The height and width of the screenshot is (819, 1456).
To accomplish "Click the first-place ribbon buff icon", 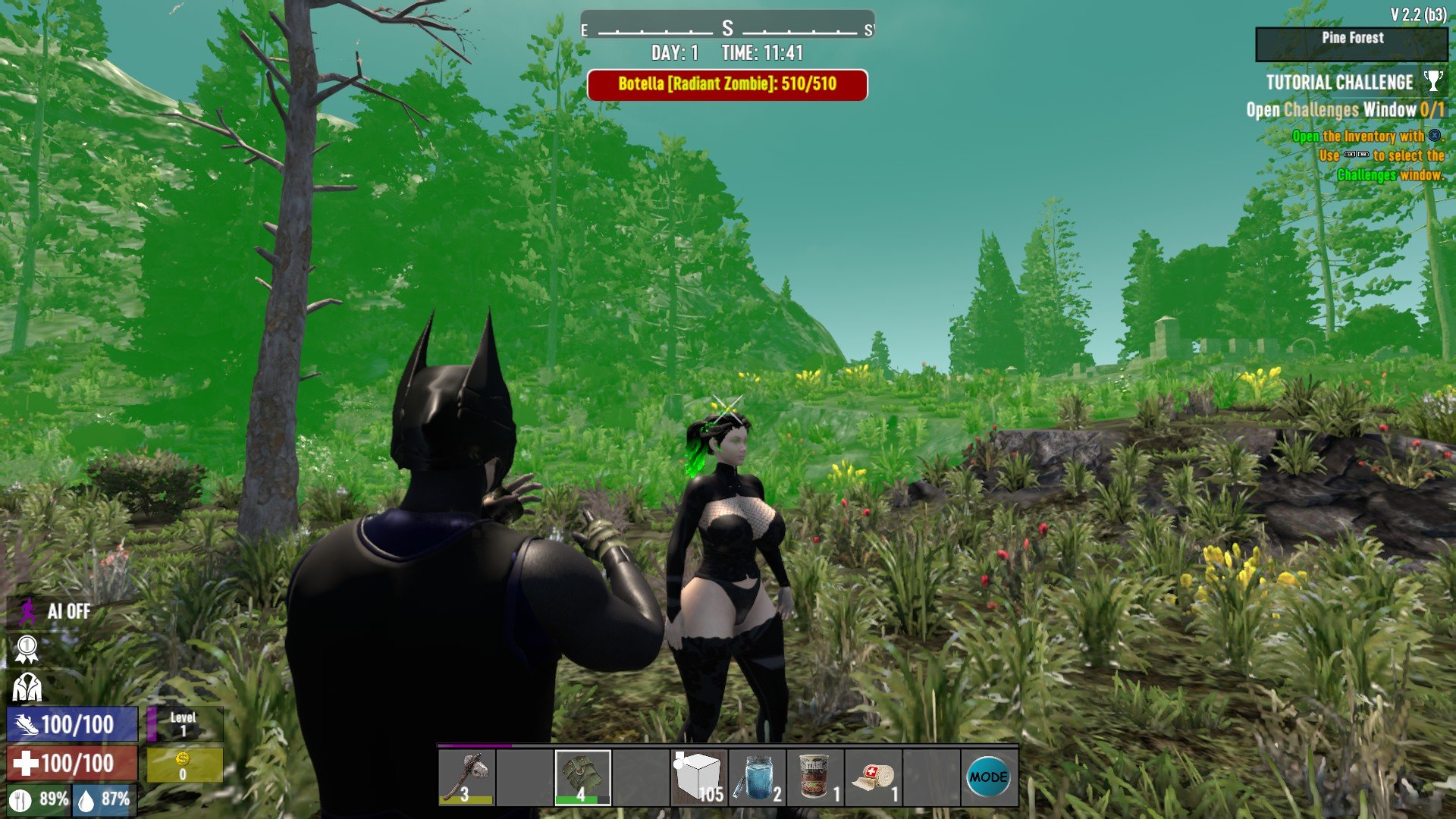I will [27, 649].
